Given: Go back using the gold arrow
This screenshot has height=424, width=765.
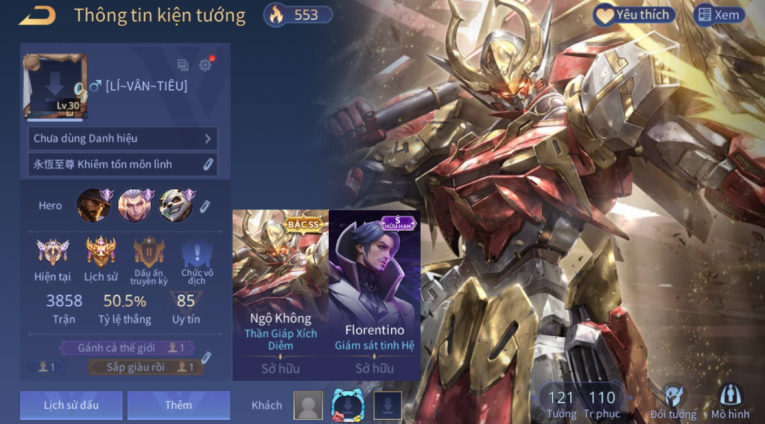Looking at the screenshot, I should tap(37, 15).
